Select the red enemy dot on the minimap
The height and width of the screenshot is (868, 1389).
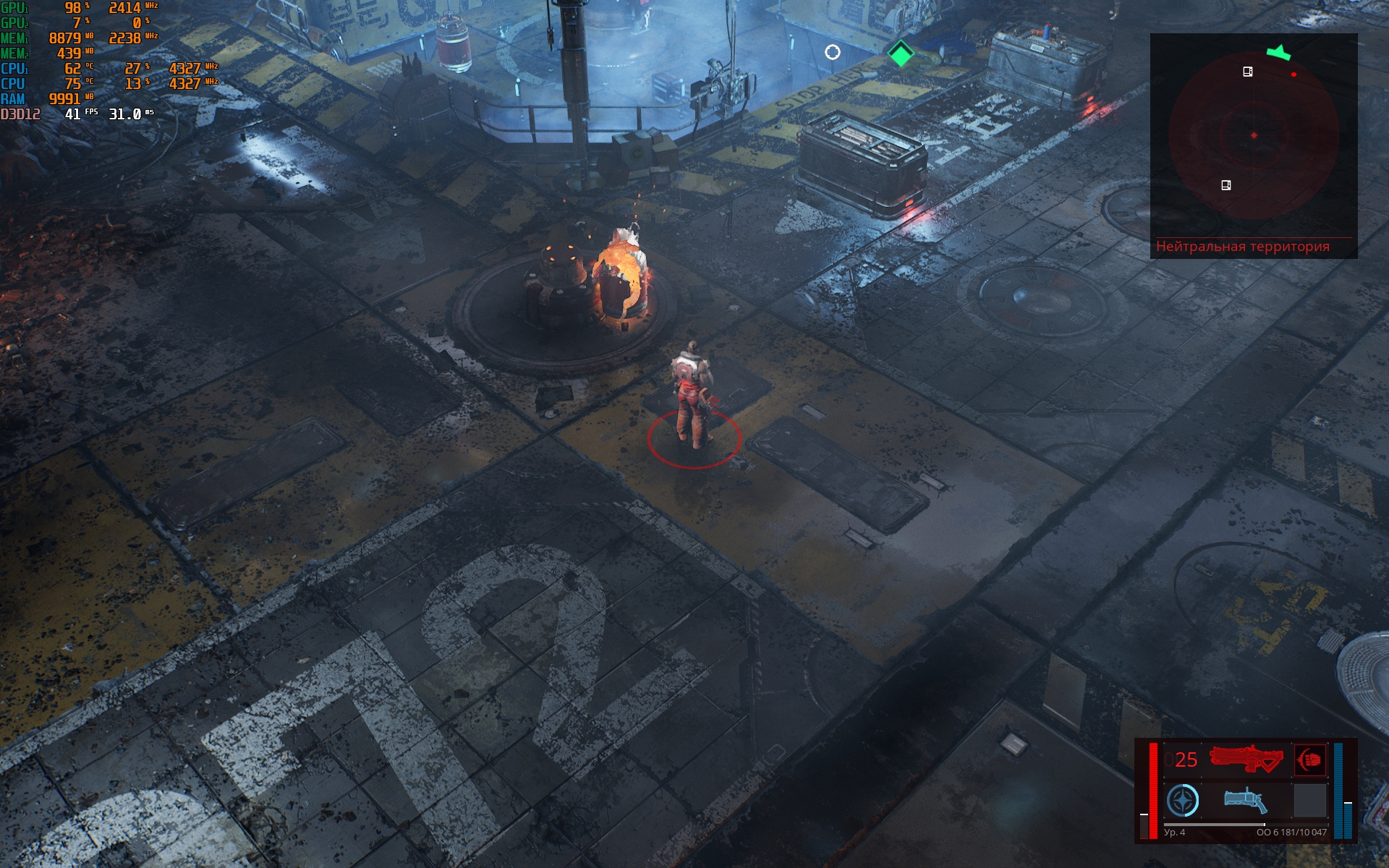1294,75
